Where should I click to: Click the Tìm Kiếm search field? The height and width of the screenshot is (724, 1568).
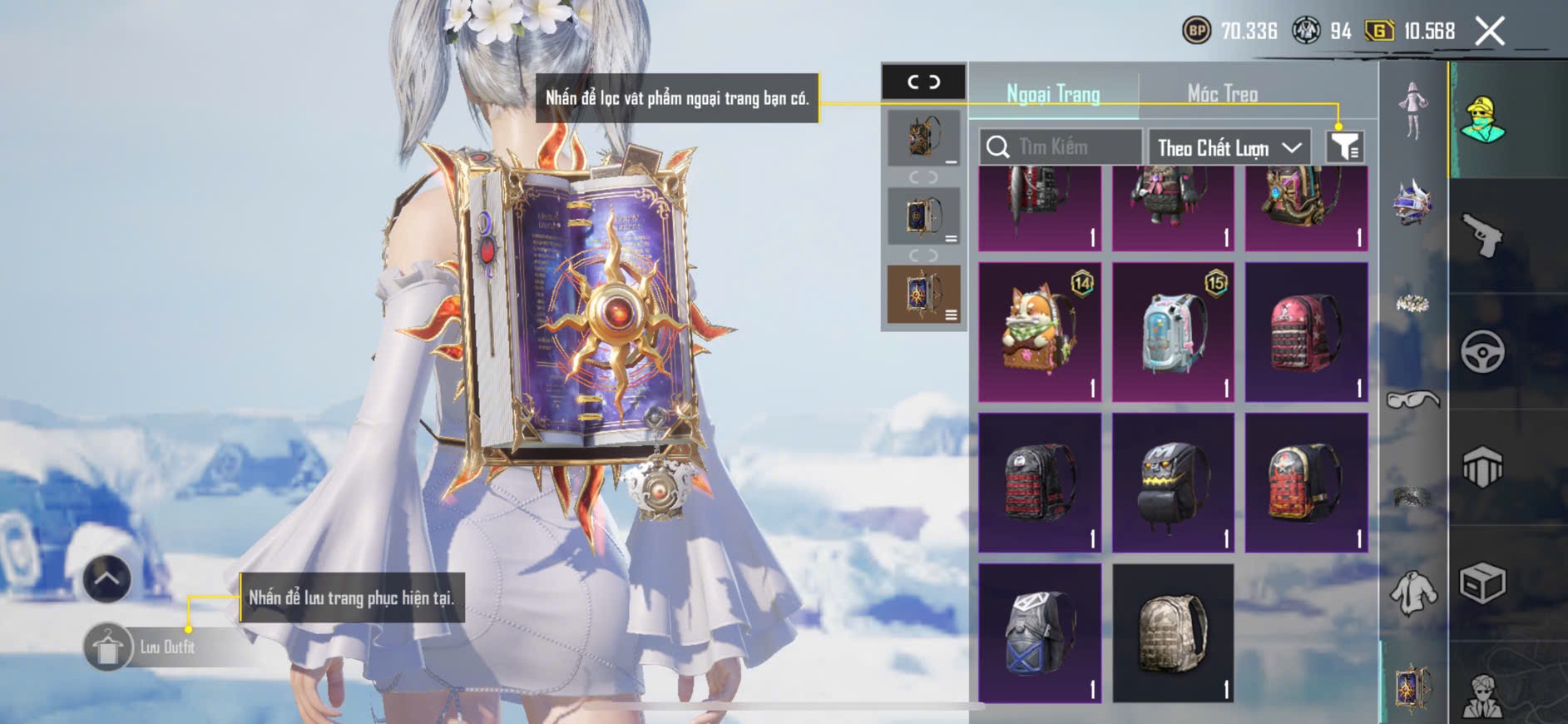click(x=1061, y=147)
